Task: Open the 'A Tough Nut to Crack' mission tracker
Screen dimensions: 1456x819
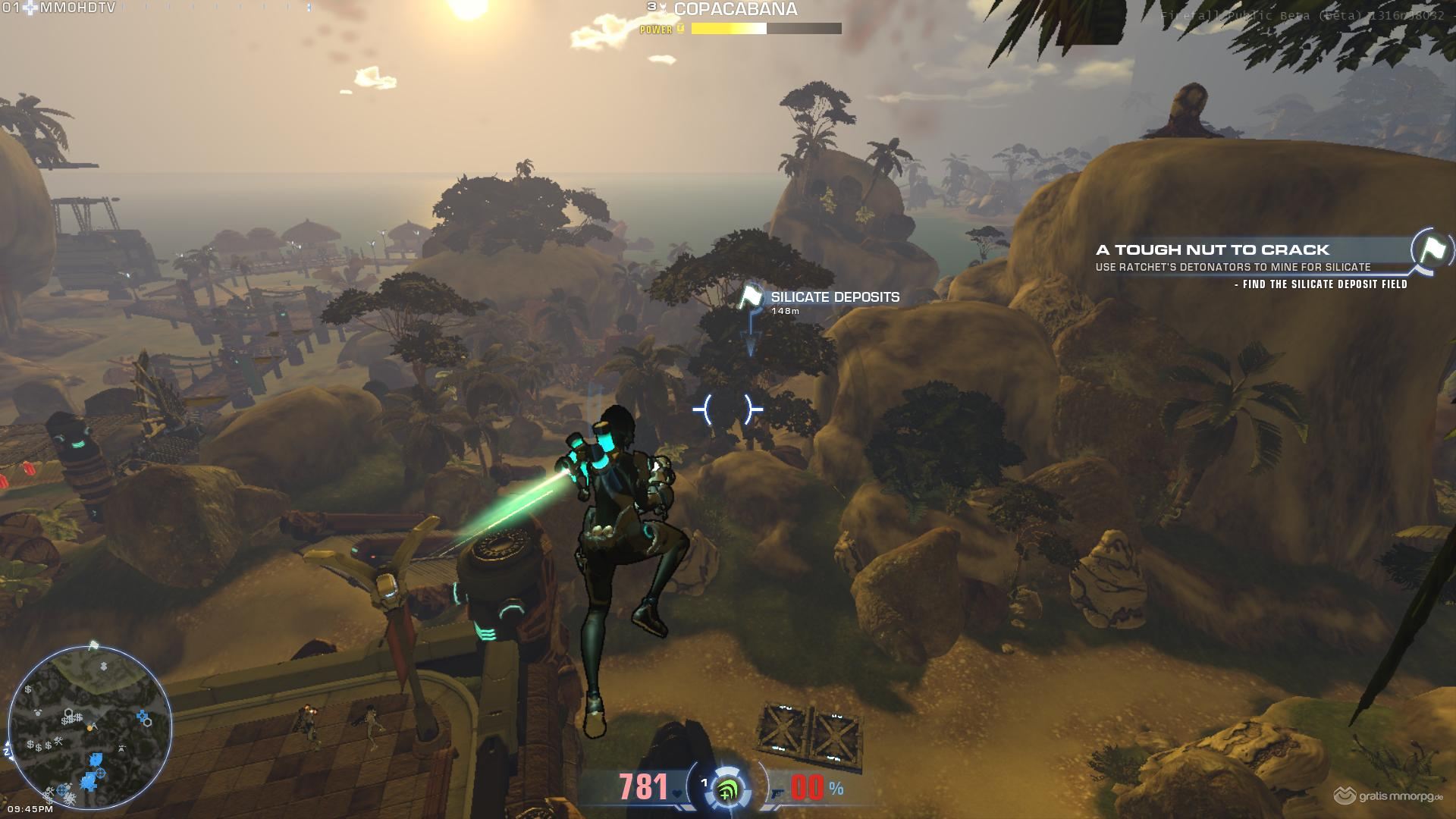Action: [1212, 249]
